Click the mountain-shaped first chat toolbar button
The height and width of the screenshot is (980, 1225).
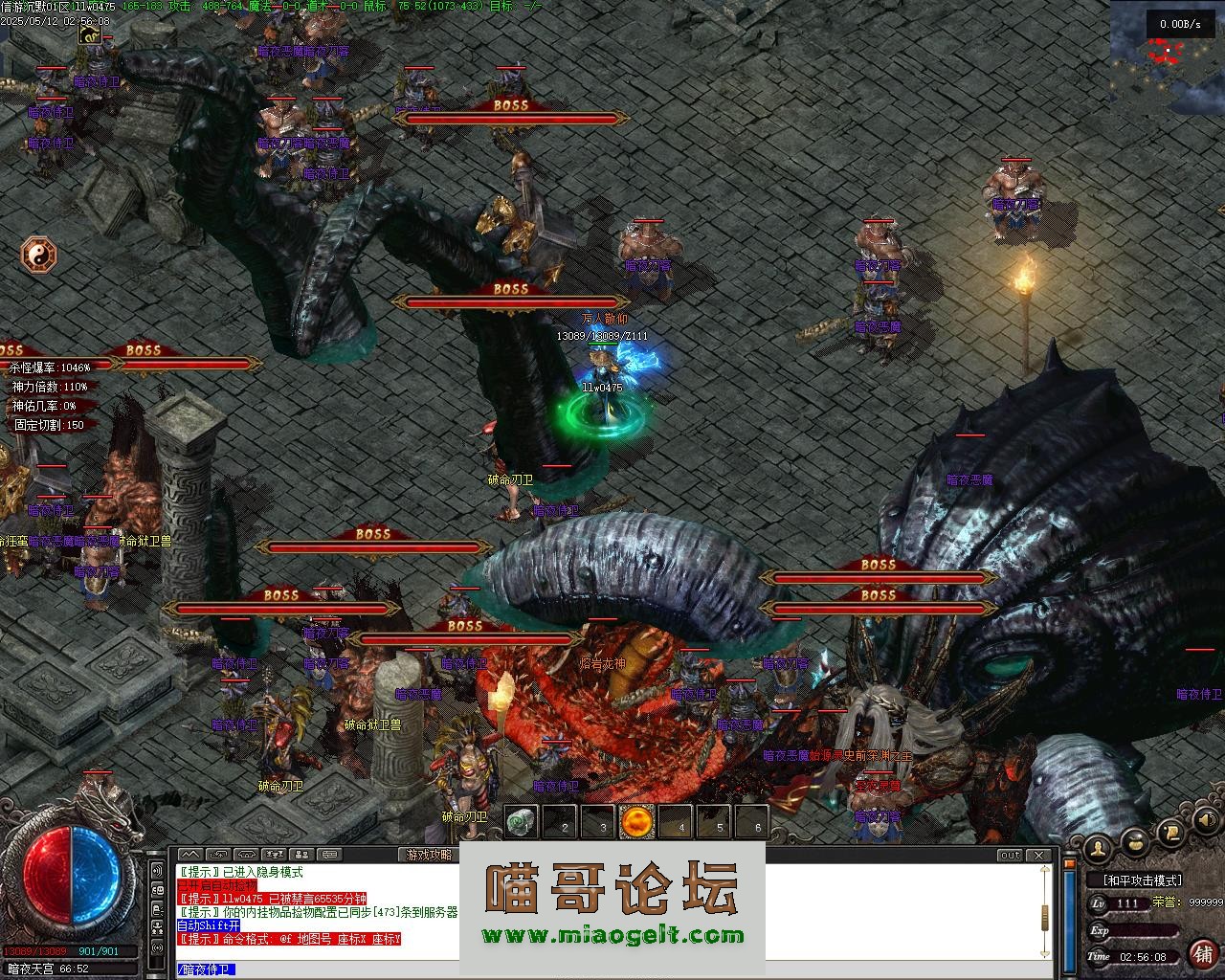189,855
